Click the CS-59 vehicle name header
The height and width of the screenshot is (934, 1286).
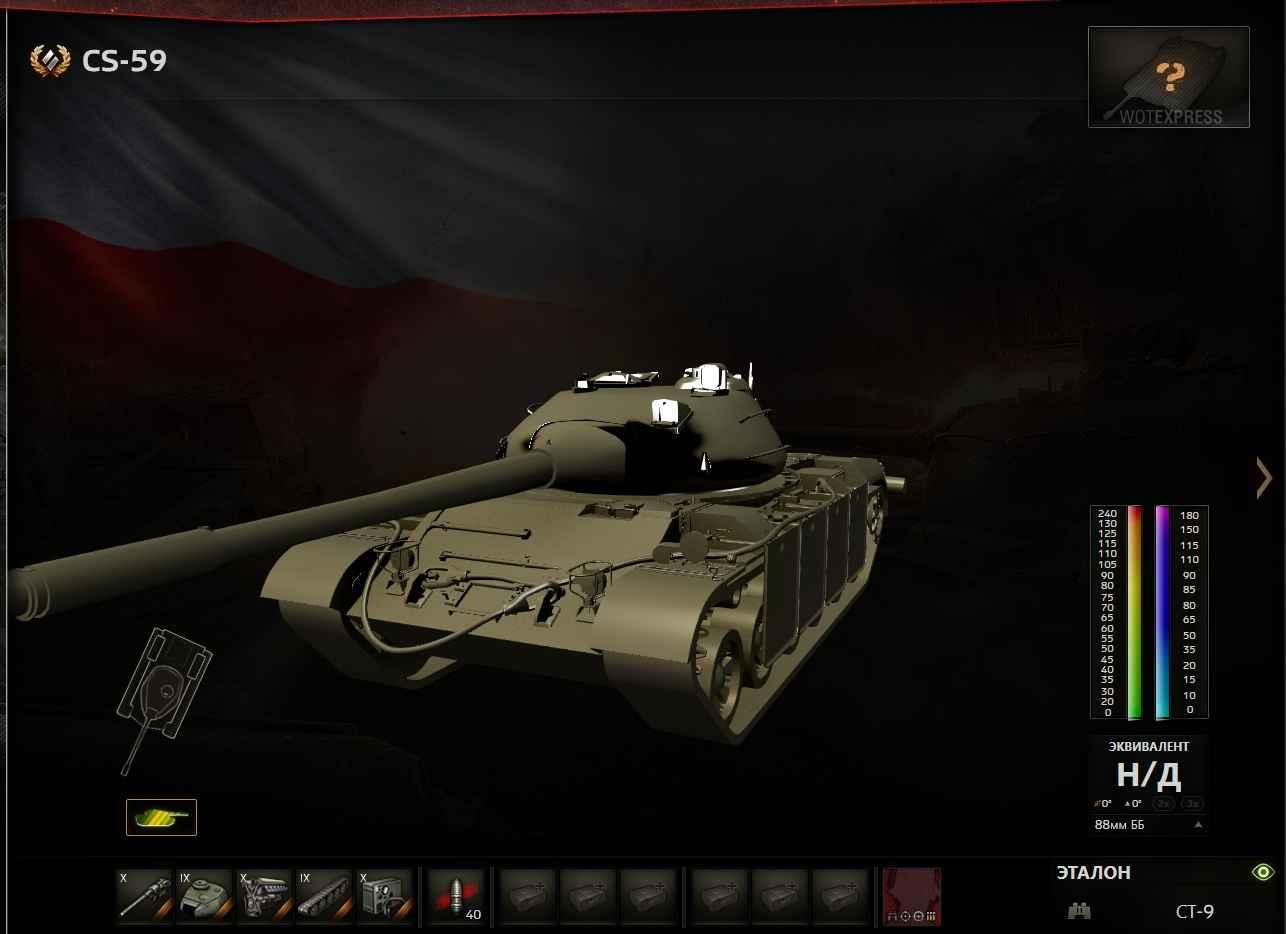point(124,61)
